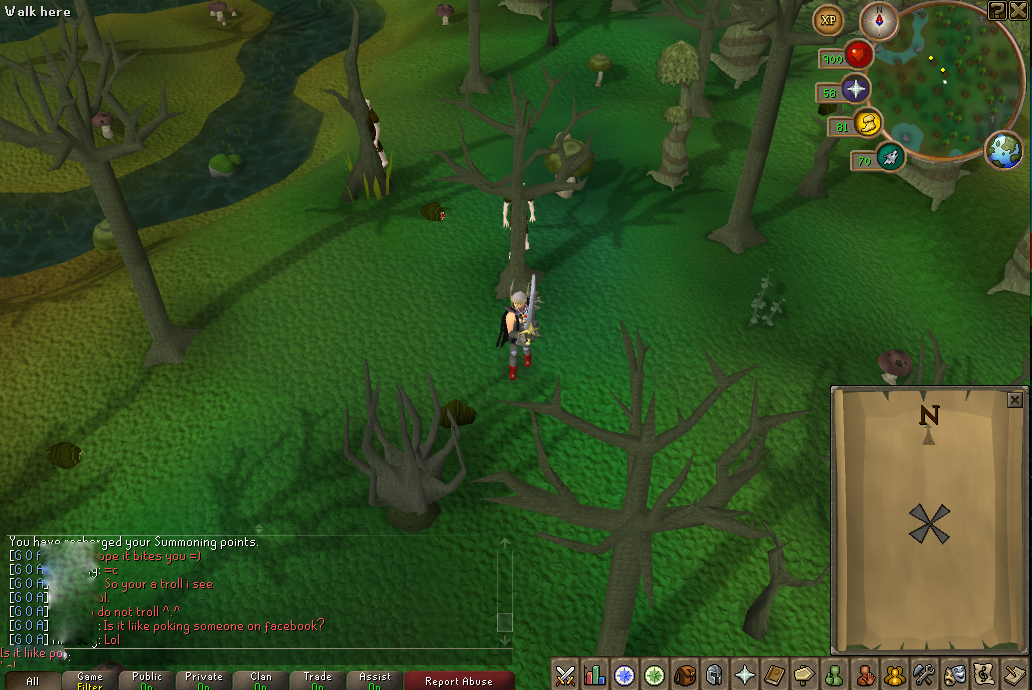Show worn equipment helmet tab
Image resolution: width=1032 pixels, height=690 pixels.
click(715, 675)
